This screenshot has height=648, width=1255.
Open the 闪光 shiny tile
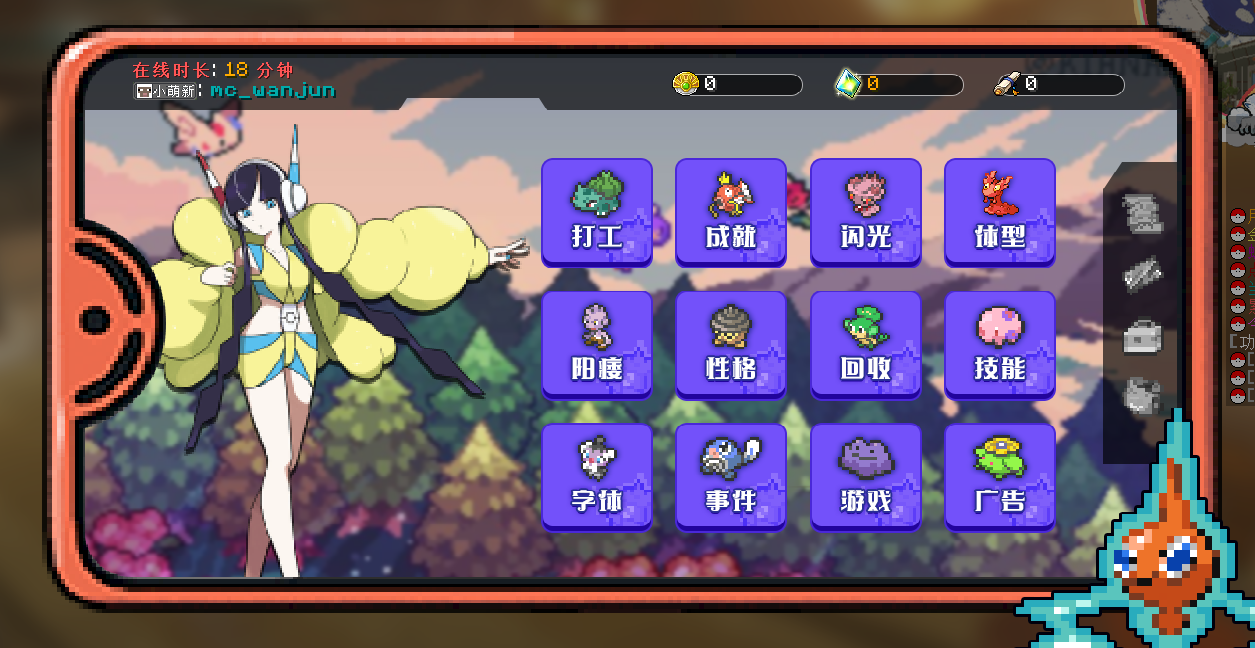click(x=865, y=212)
